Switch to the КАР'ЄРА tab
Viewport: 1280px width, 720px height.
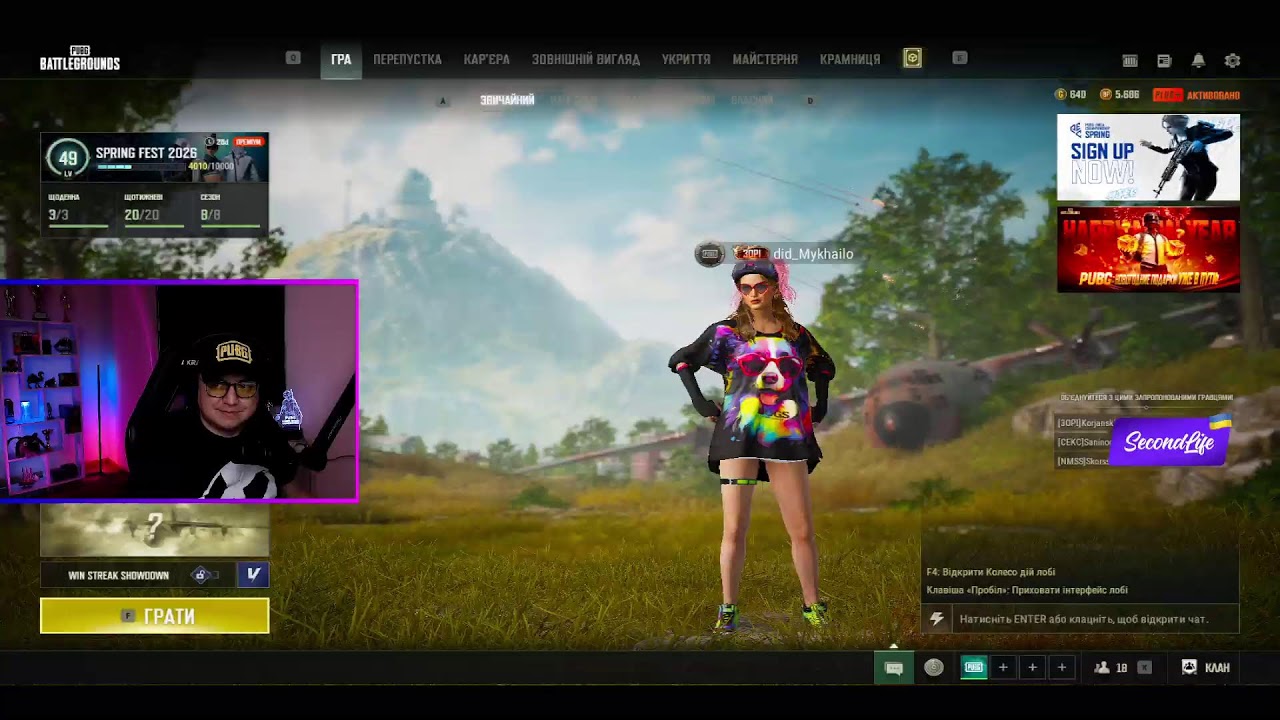487,60
